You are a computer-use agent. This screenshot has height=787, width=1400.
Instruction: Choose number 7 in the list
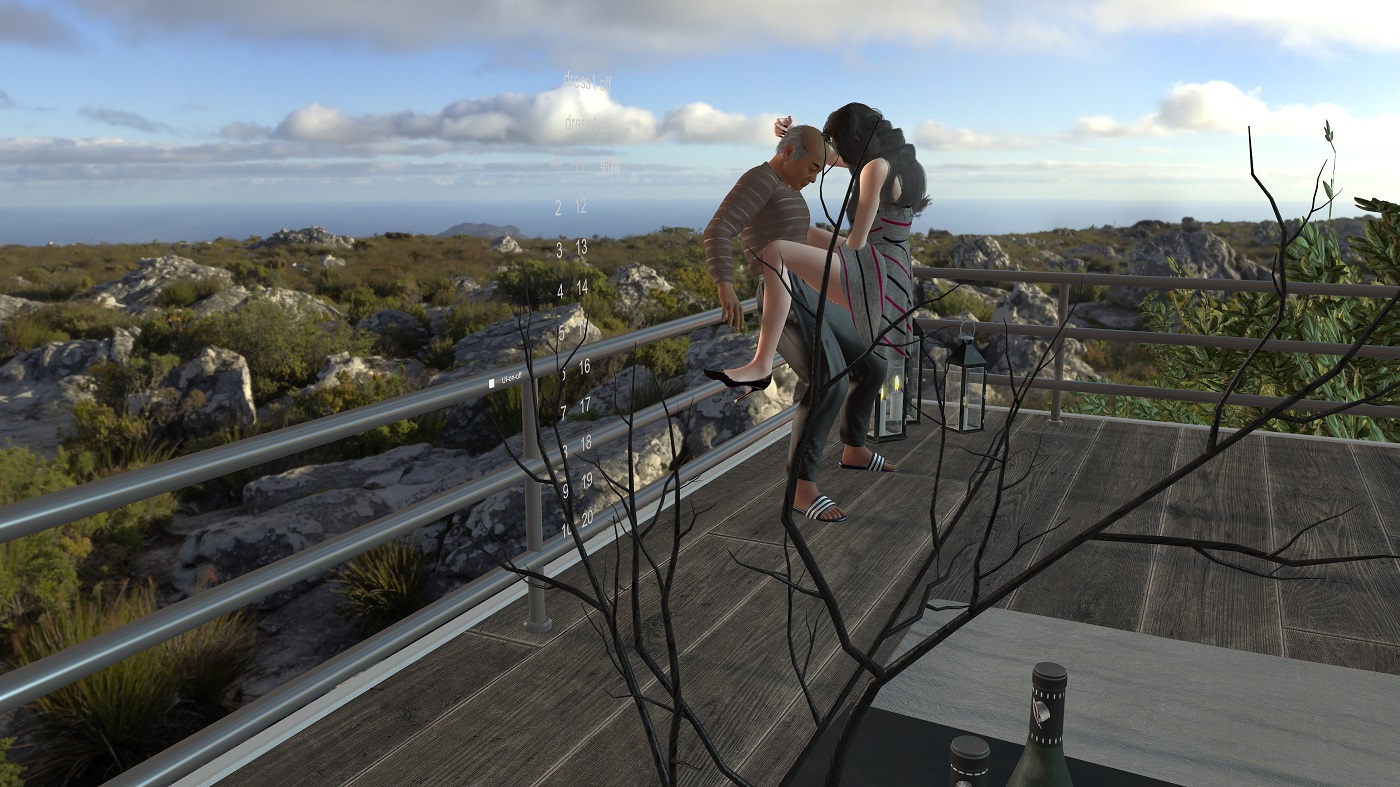tap(563, 411)
